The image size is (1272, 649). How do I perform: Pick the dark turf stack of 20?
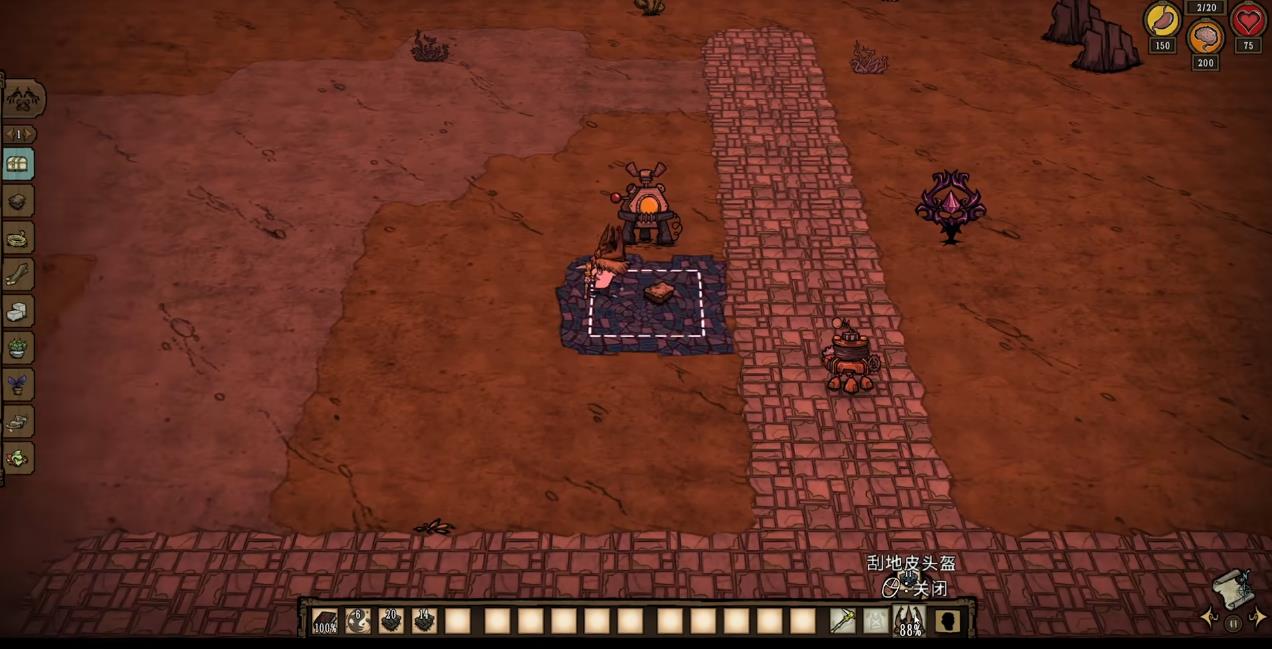391,621
